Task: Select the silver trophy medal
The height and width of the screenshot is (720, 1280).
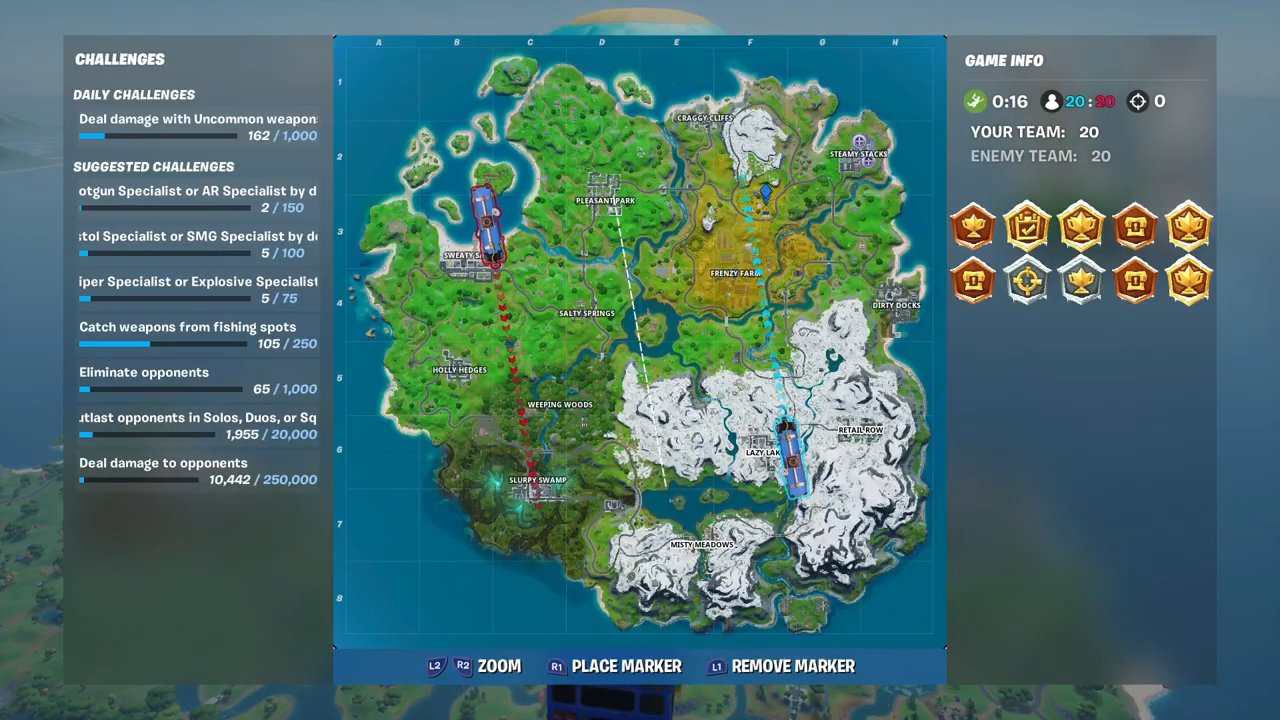Action: (1081, 281)
